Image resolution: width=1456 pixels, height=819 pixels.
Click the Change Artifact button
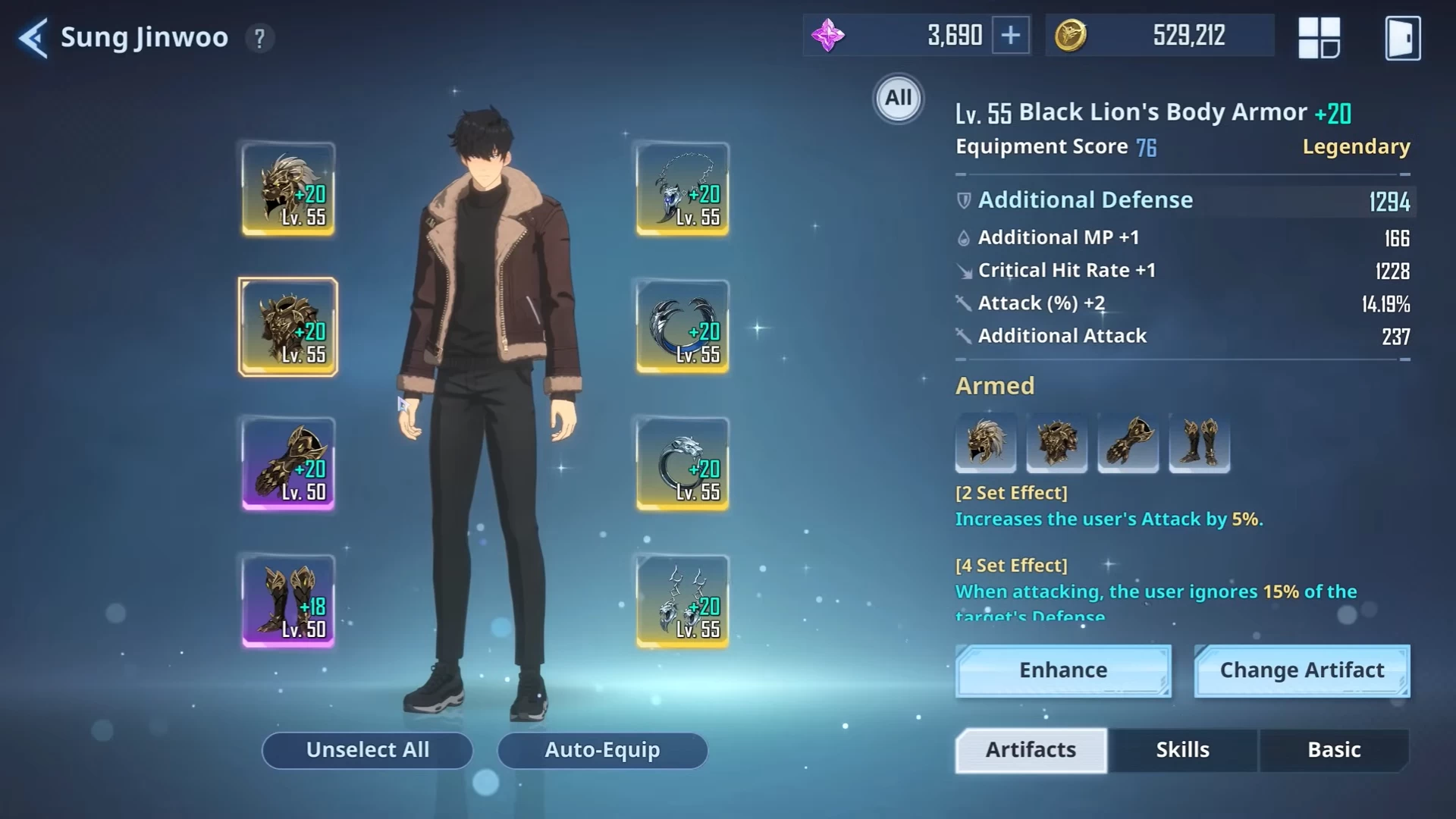pos(1301,670)
